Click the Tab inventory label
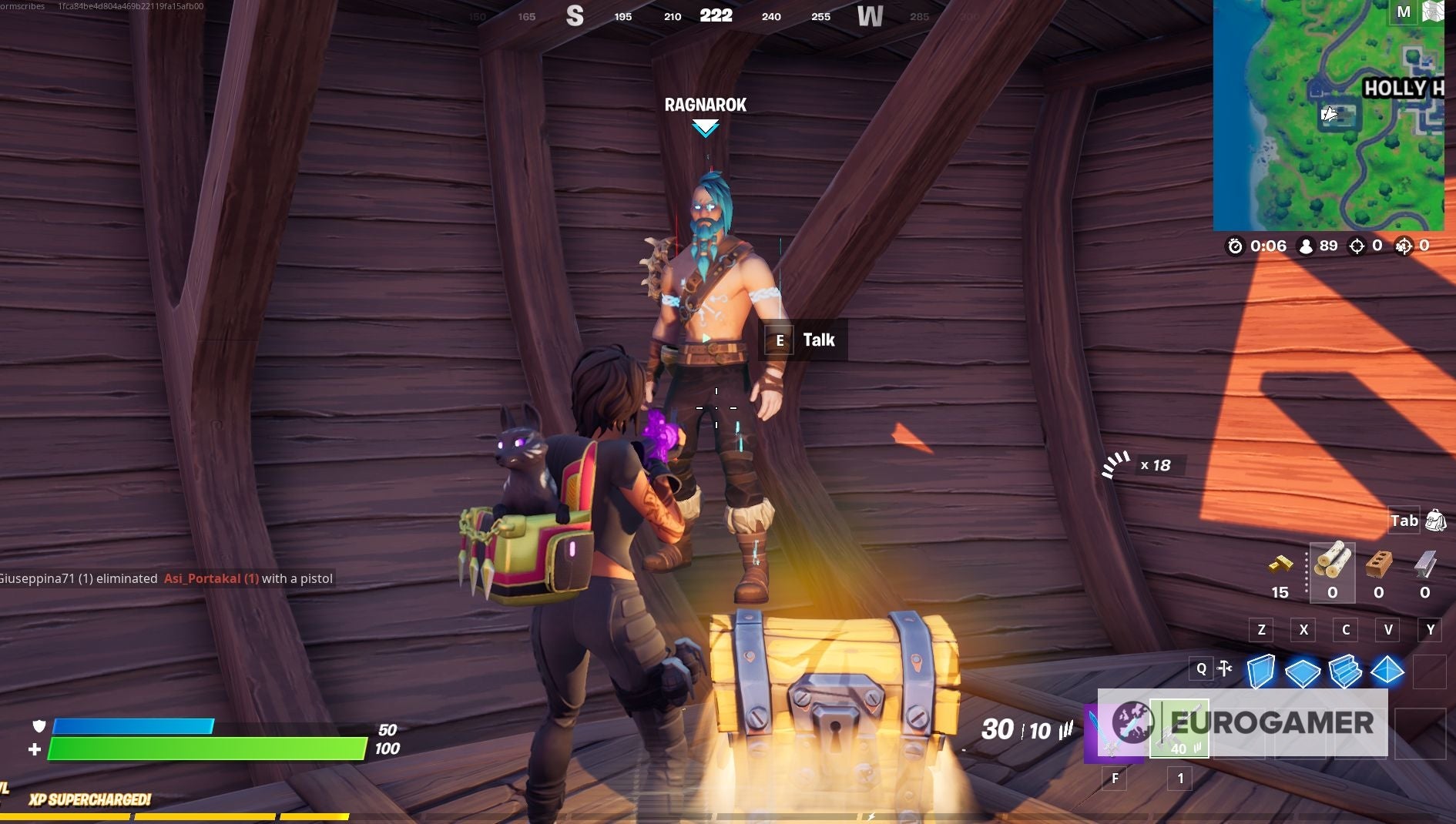This screenshot has width=1456, height=824. 1404,521
